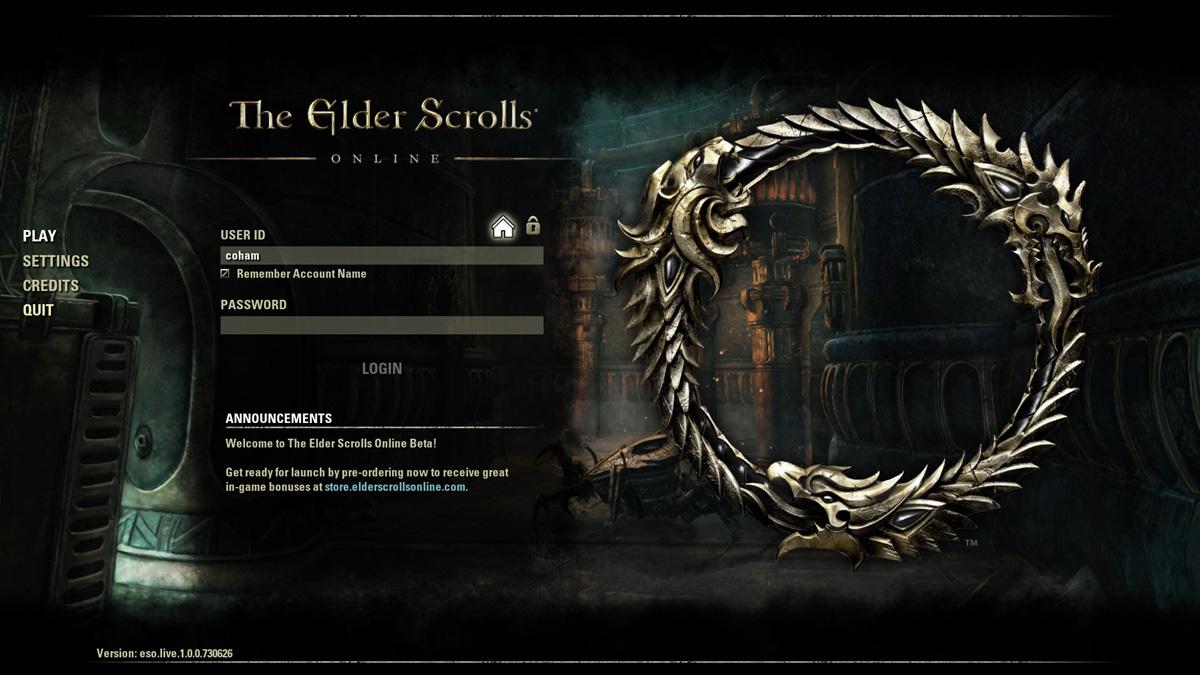Click the LOGIN button
This screenshot has height=675, width=1200.
[x=382, y=369]
